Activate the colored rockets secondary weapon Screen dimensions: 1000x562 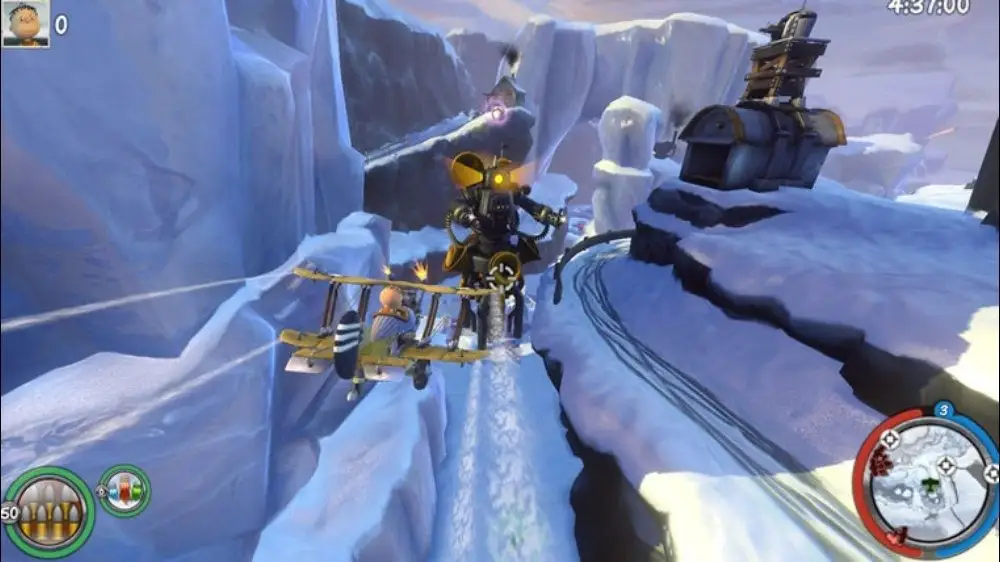pyautogui.click(x=124, y=492)
